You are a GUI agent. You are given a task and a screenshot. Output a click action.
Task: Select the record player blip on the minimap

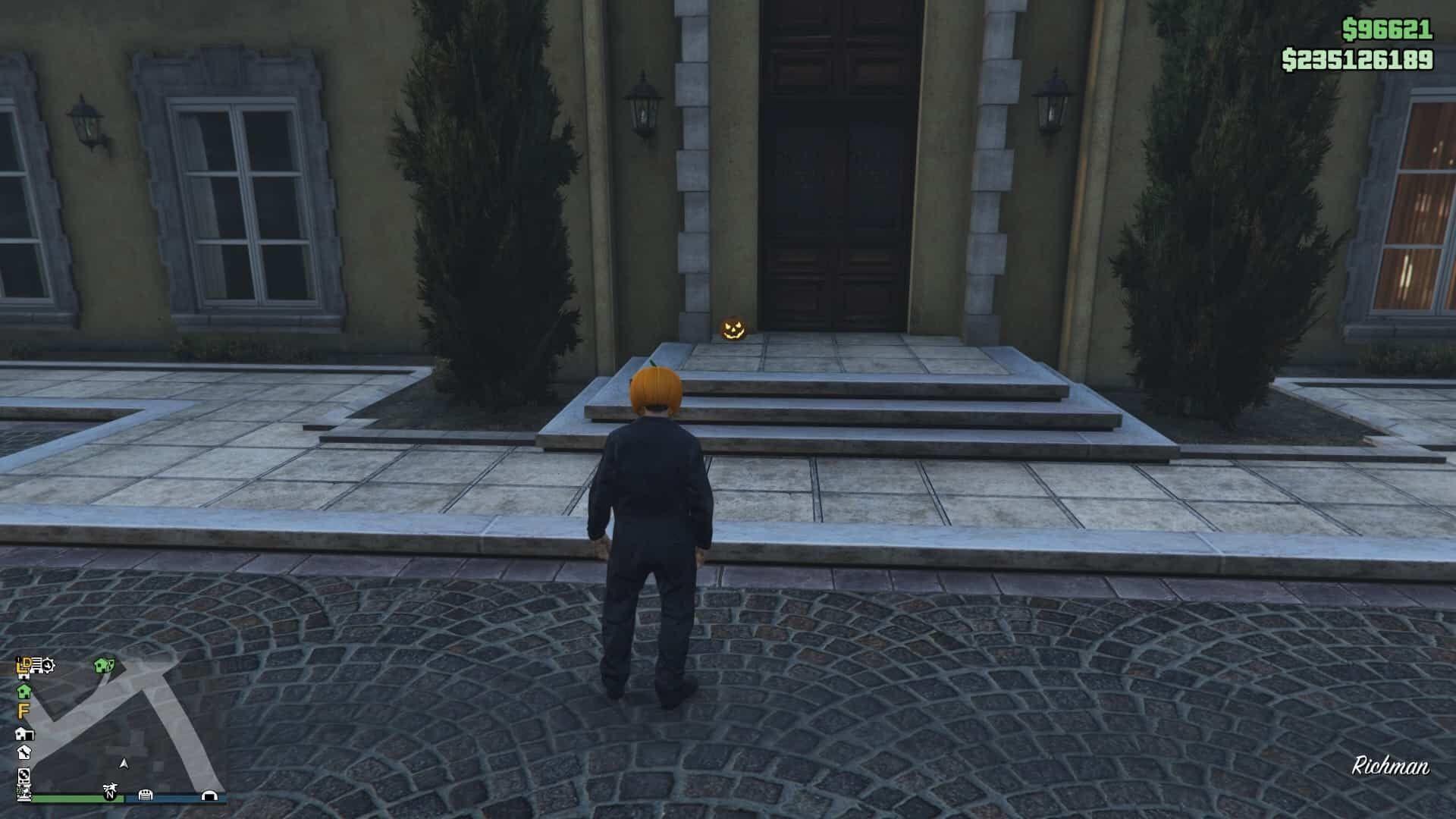pyautogui.click(x=24, y=776)
